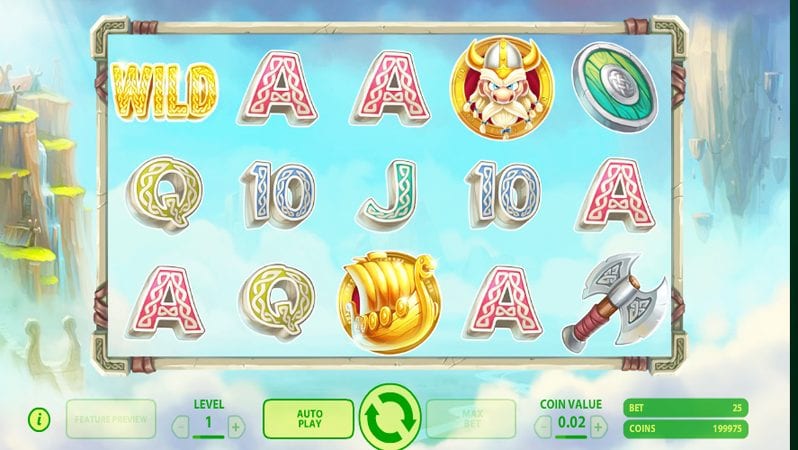Open the game info panel
Screen dimensions: 798x450
(39, 420)
